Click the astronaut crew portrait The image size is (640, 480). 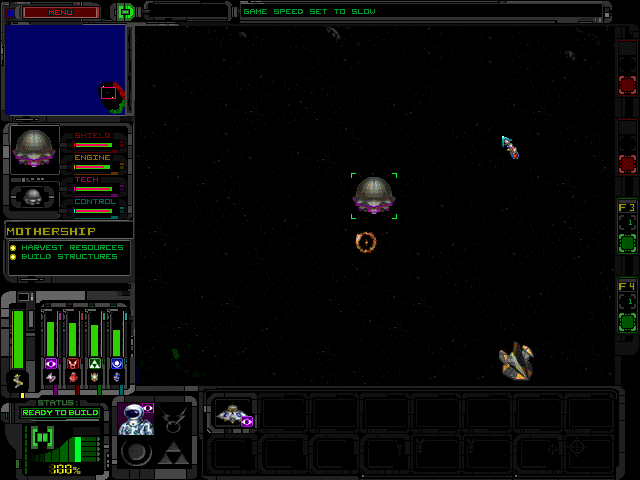(134, 419)
